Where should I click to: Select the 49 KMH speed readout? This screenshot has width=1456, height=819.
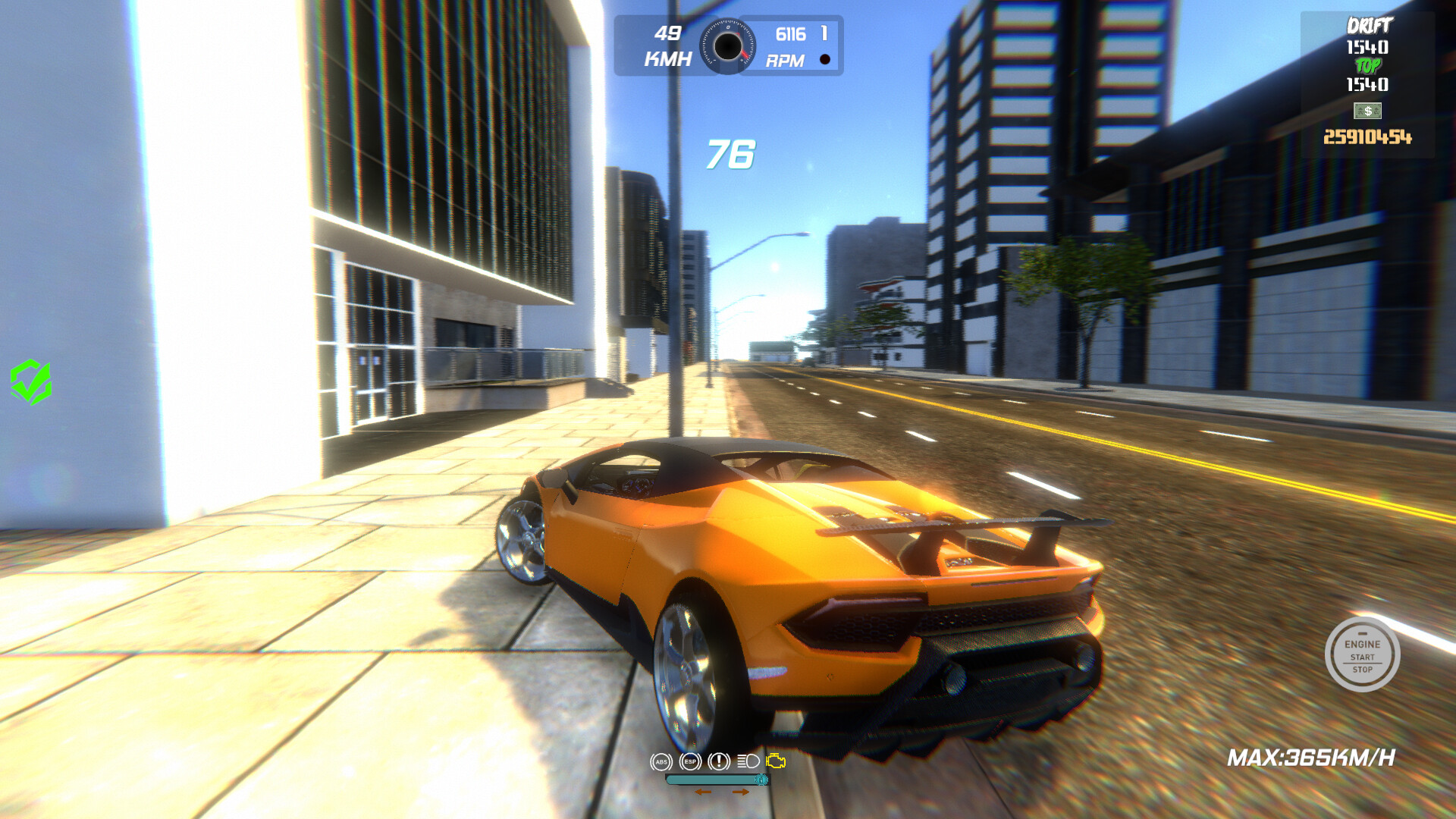667,43
